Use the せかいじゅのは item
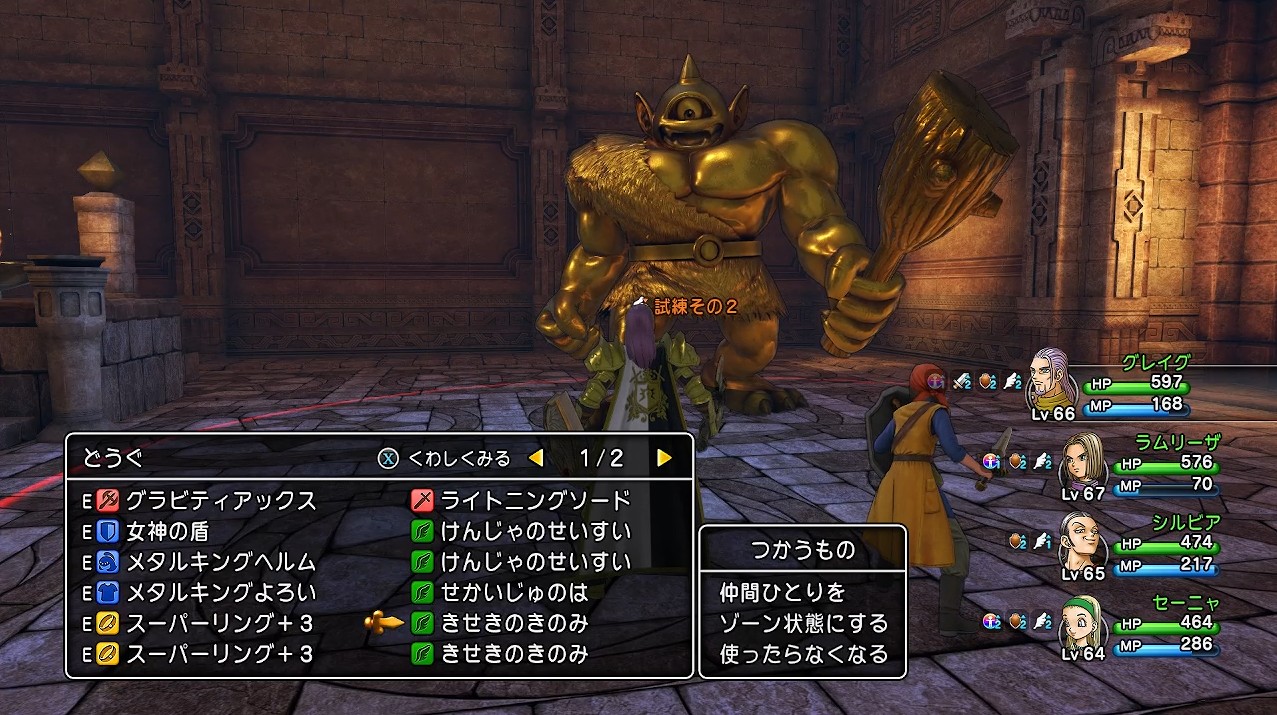1277x715 pixels. pos(515,593)
